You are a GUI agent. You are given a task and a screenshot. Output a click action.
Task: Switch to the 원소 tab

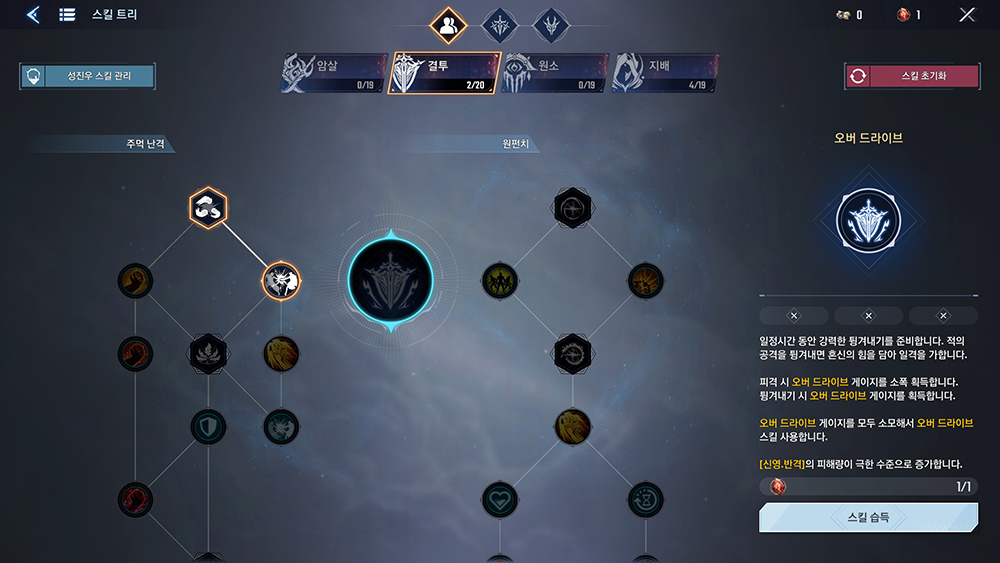coord(554,74)
